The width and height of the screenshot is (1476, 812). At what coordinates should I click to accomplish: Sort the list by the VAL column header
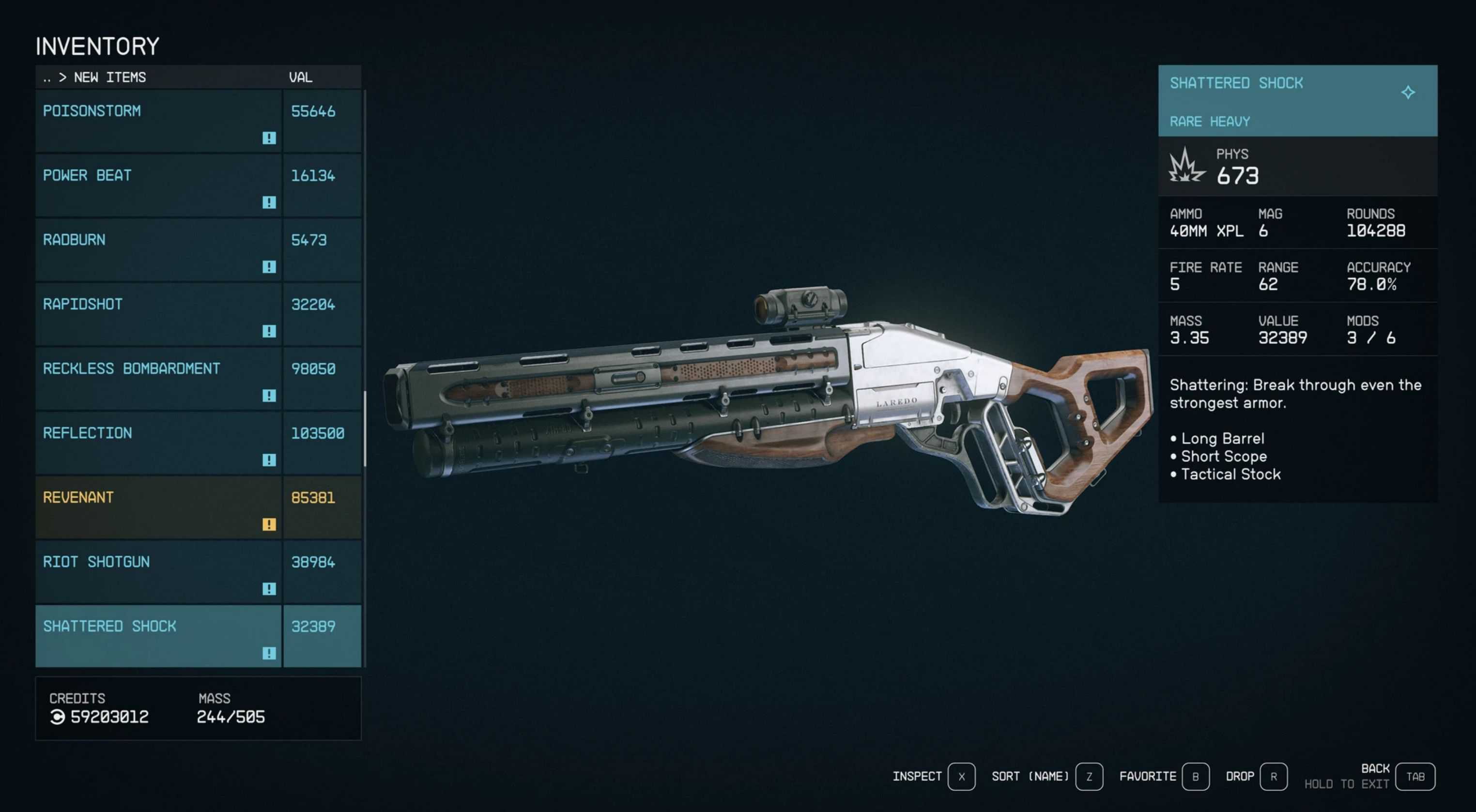pyautogui.click(x=300, y=77)
